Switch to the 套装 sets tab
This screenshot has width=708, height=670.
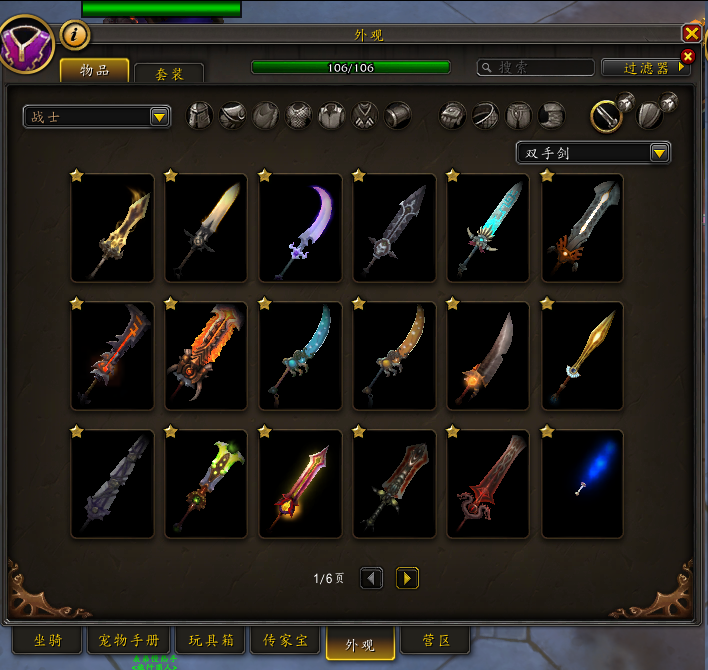click(168, 74)
